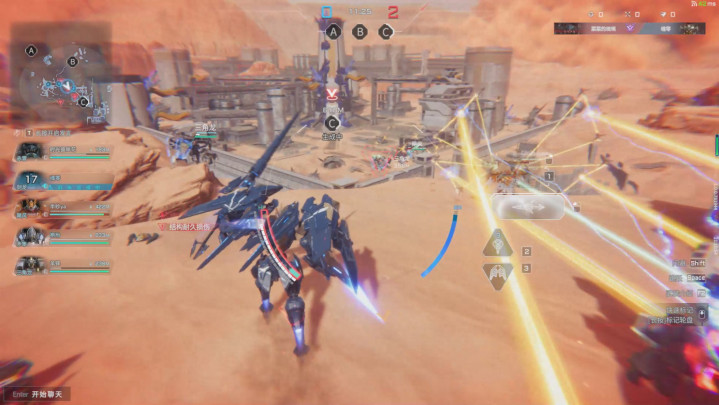Select the first teammate row in squad list
The height and width of the screenshot is (405, 719).
[x=62, y=152]
